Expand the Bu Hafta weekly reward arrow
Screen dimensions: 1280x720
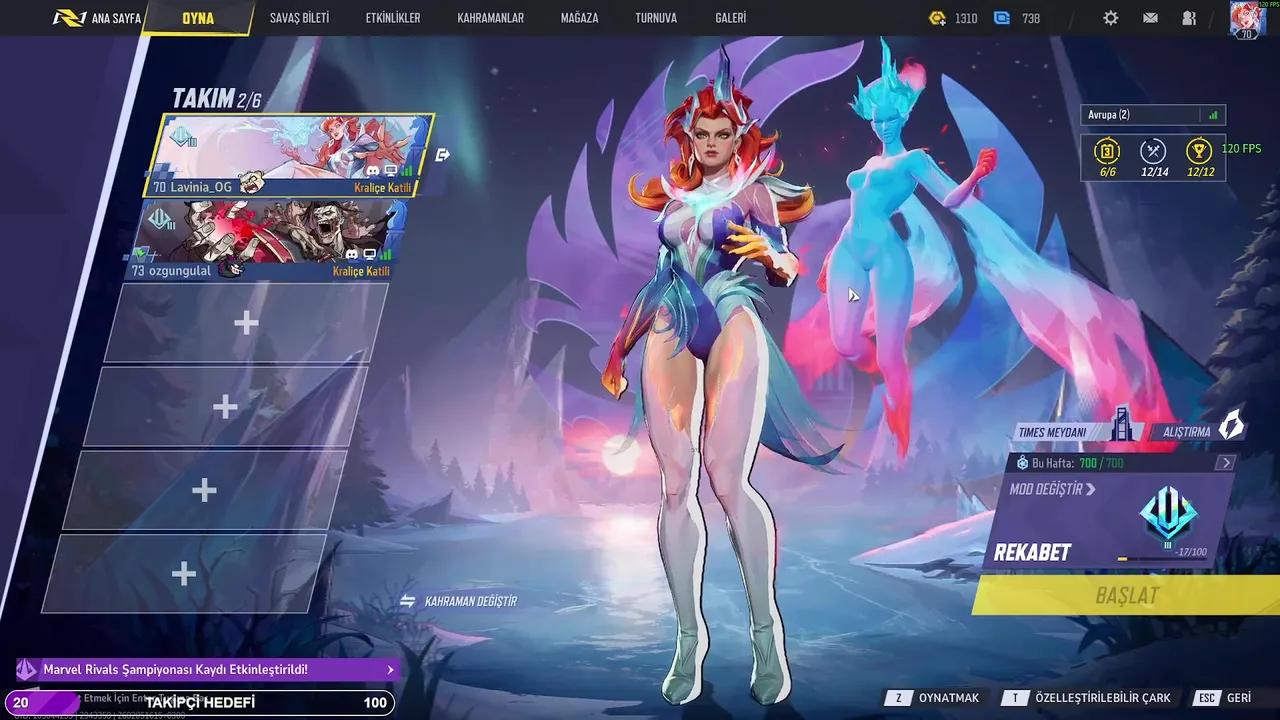click(1225, 462)
